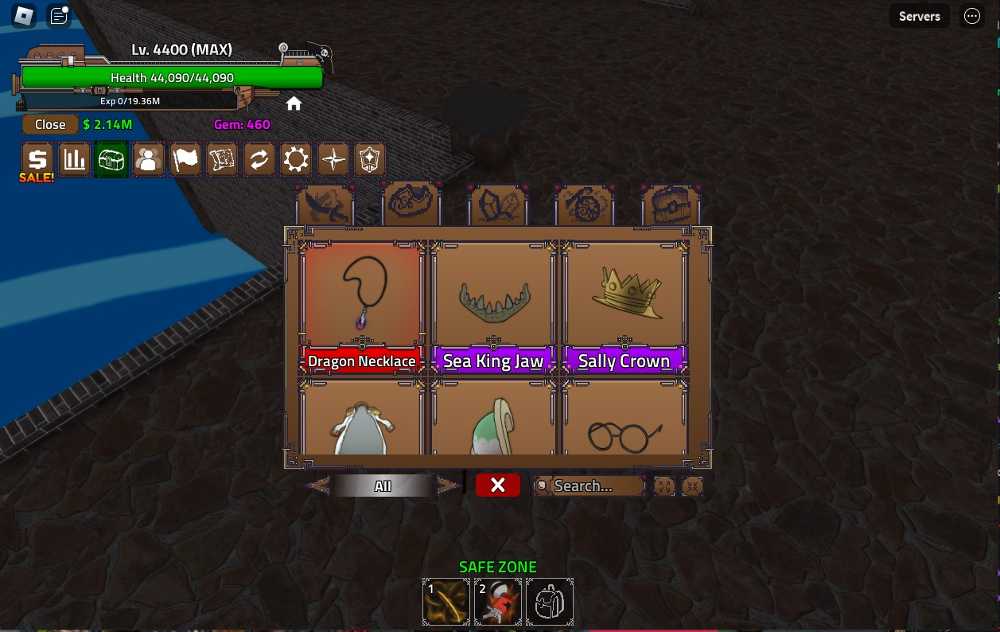Viewport: 1000px width, 632px height.
Task: Open the white flag menu icon
Action: coord(185,160)
